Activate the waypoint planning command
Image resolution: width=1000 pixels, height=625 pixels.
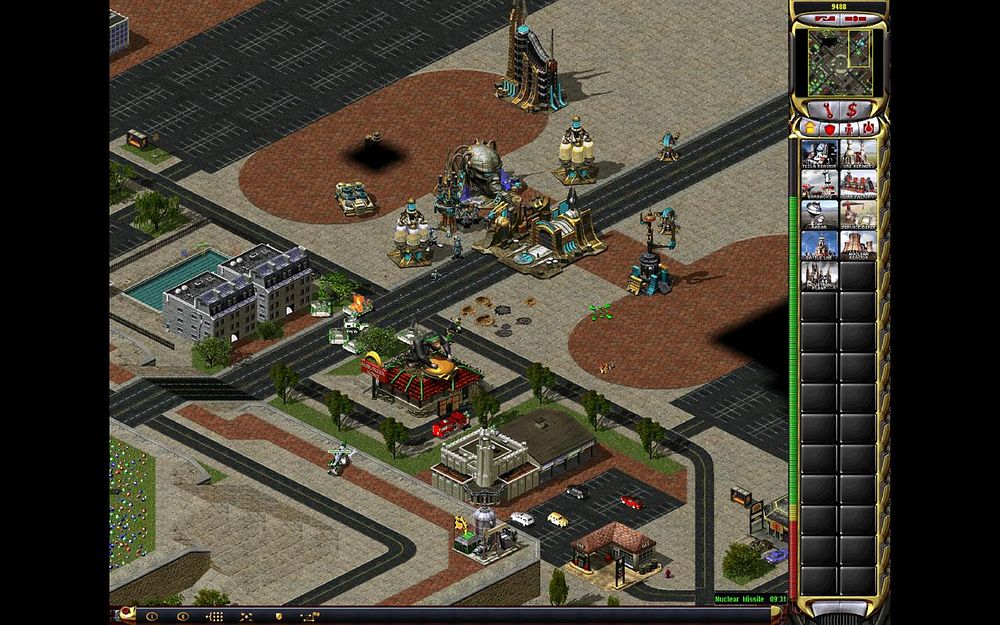point(309,616)
